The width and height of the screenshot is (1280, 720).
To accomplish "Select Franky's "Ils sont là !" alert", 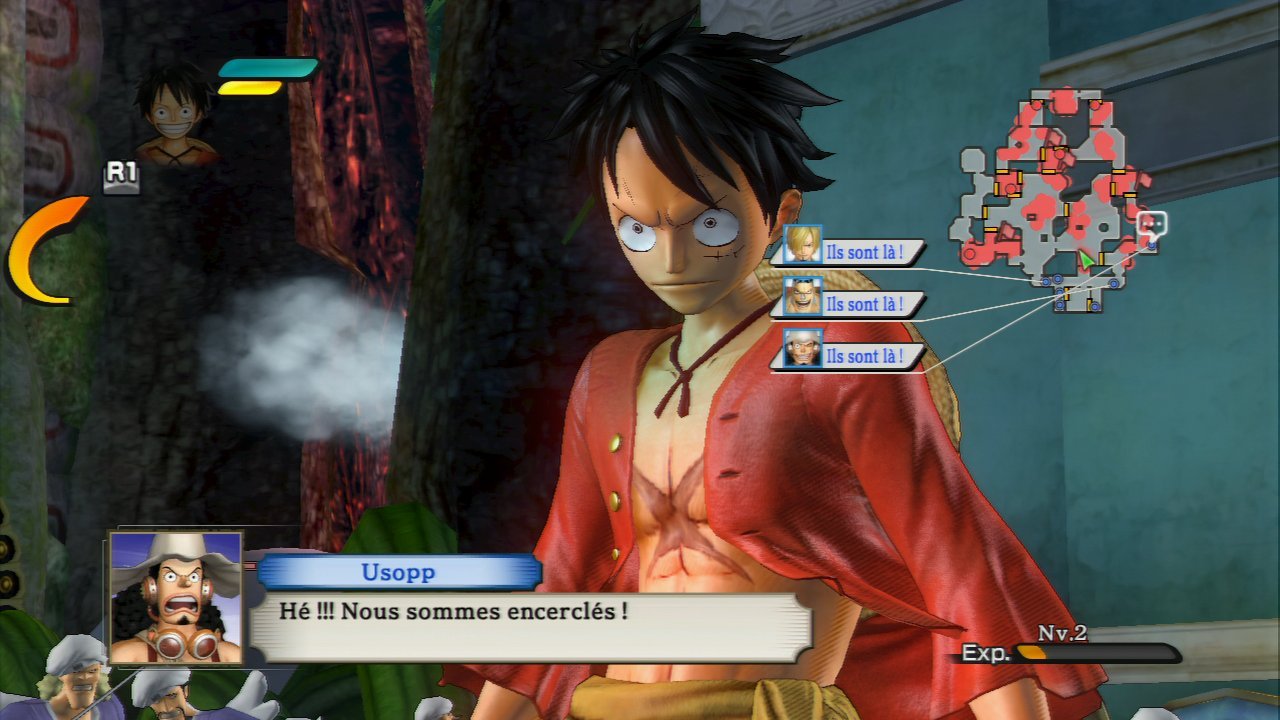I will click(848, 304).
